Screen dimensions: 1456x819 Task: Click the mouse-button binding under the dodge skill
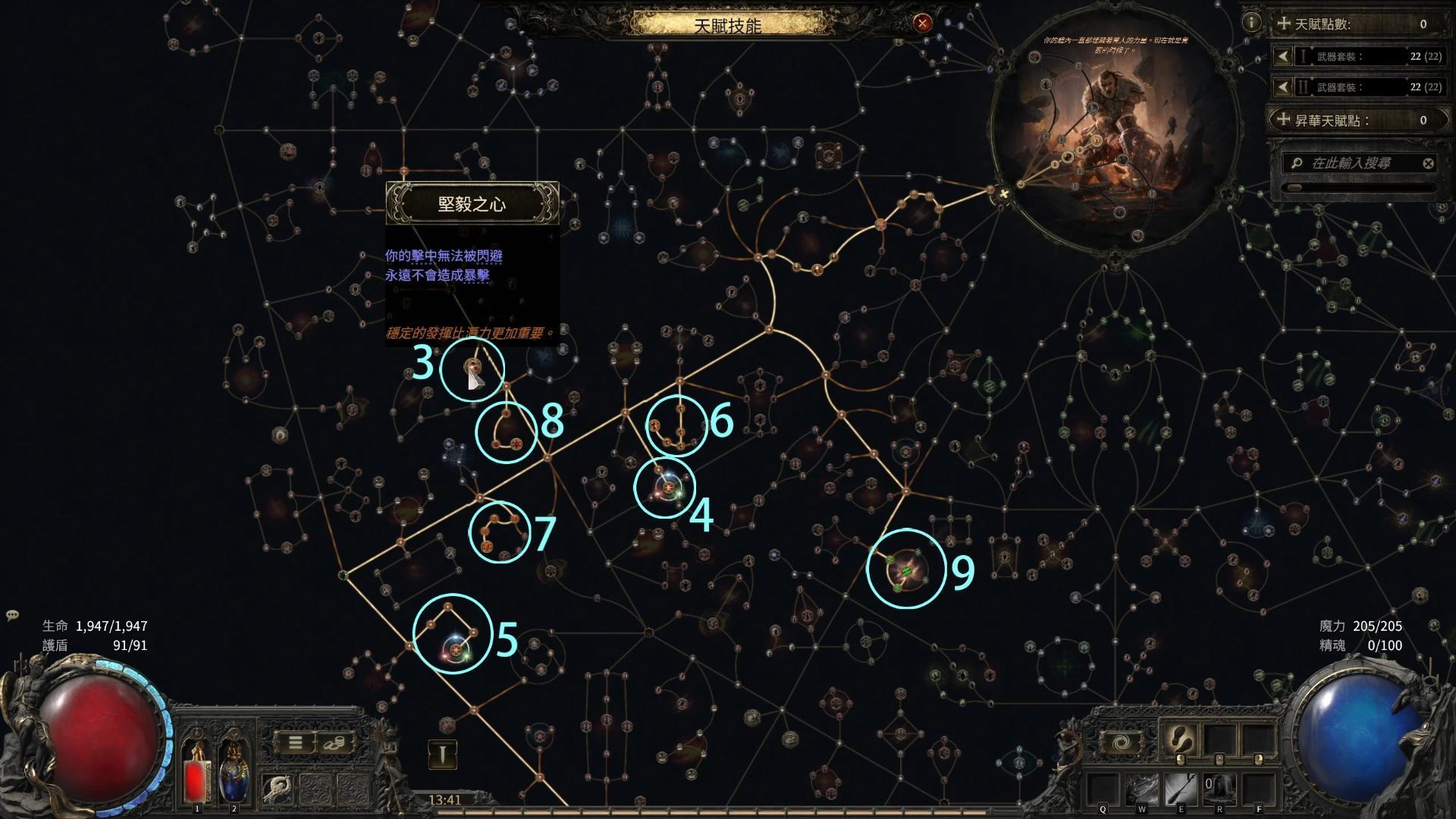[x=1181, y=759]
